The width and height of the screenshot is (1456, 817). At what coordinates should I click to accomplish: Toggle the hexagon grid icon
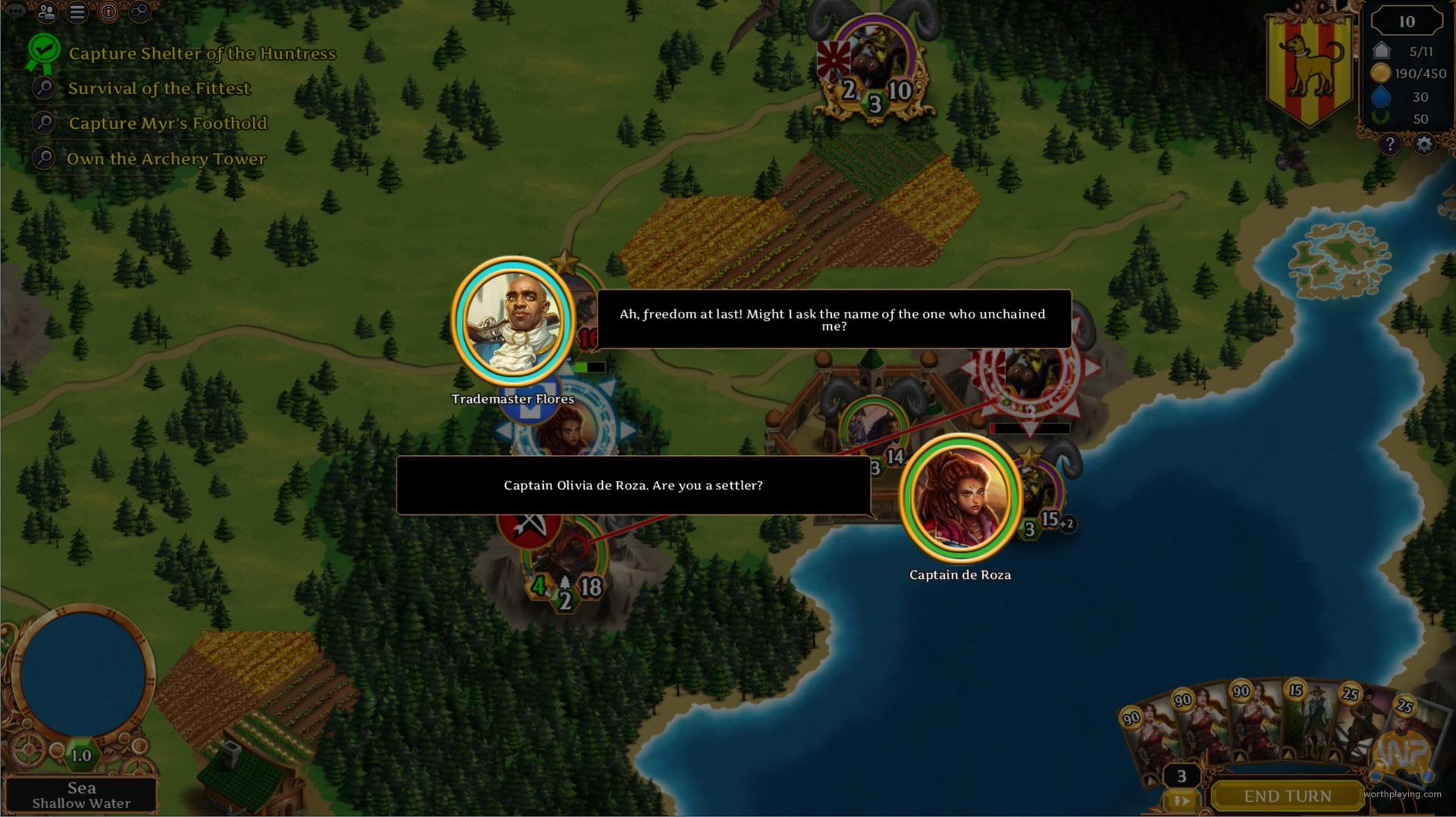click(140, 12)
